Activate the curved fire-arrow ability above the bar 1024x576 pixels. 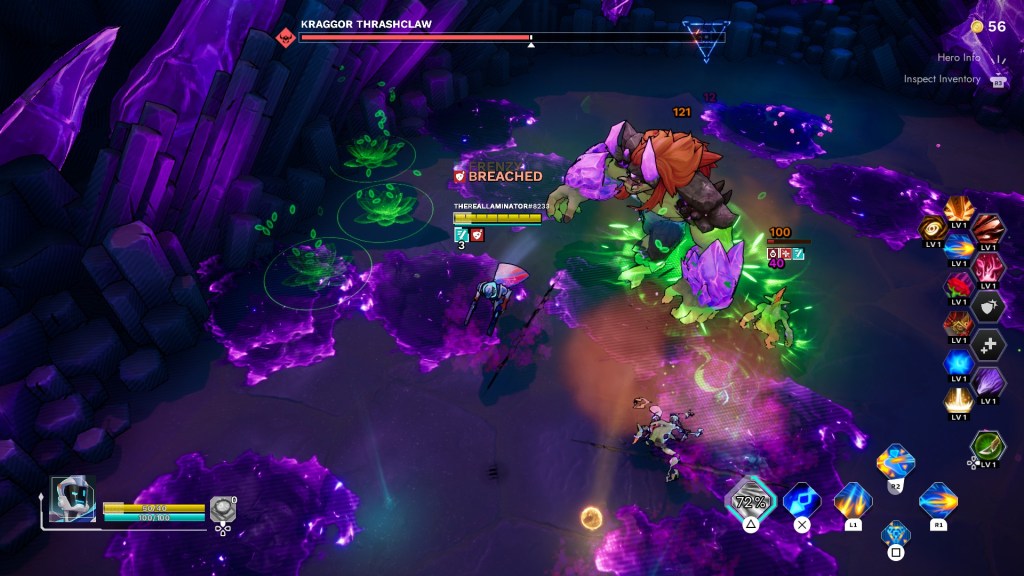(895, 462)
